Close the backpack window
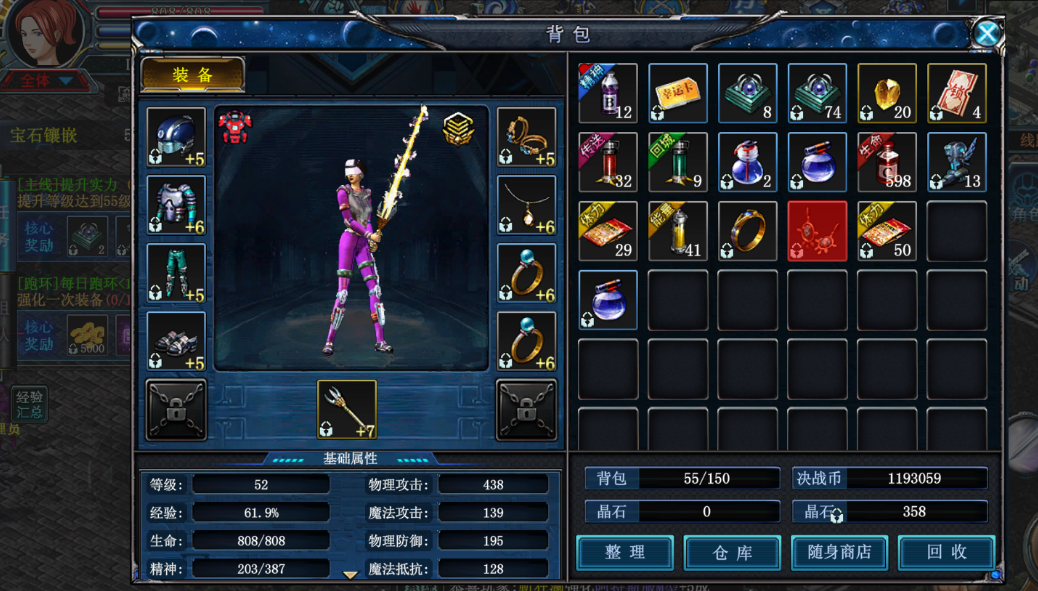This screenshot has width=1038, height=591. [x=986, y=34]
